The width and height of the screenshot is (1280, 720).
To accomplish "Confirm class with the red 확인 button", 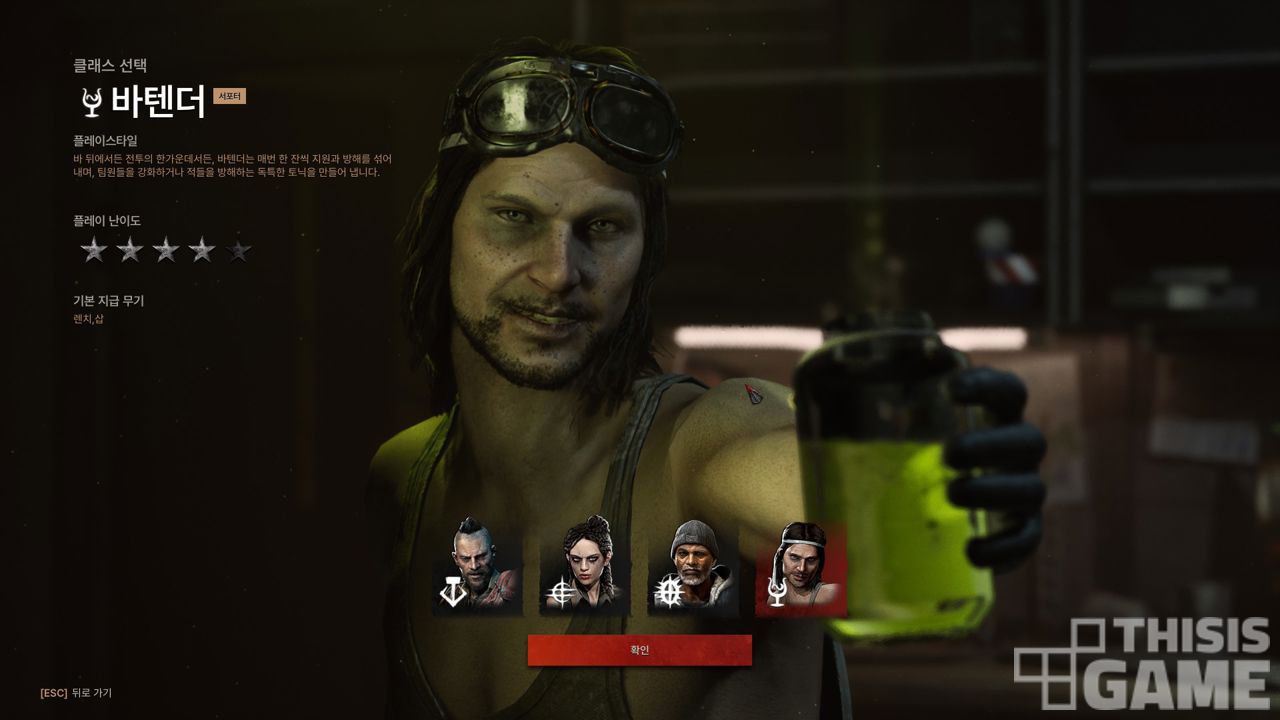I will [640, 650].
